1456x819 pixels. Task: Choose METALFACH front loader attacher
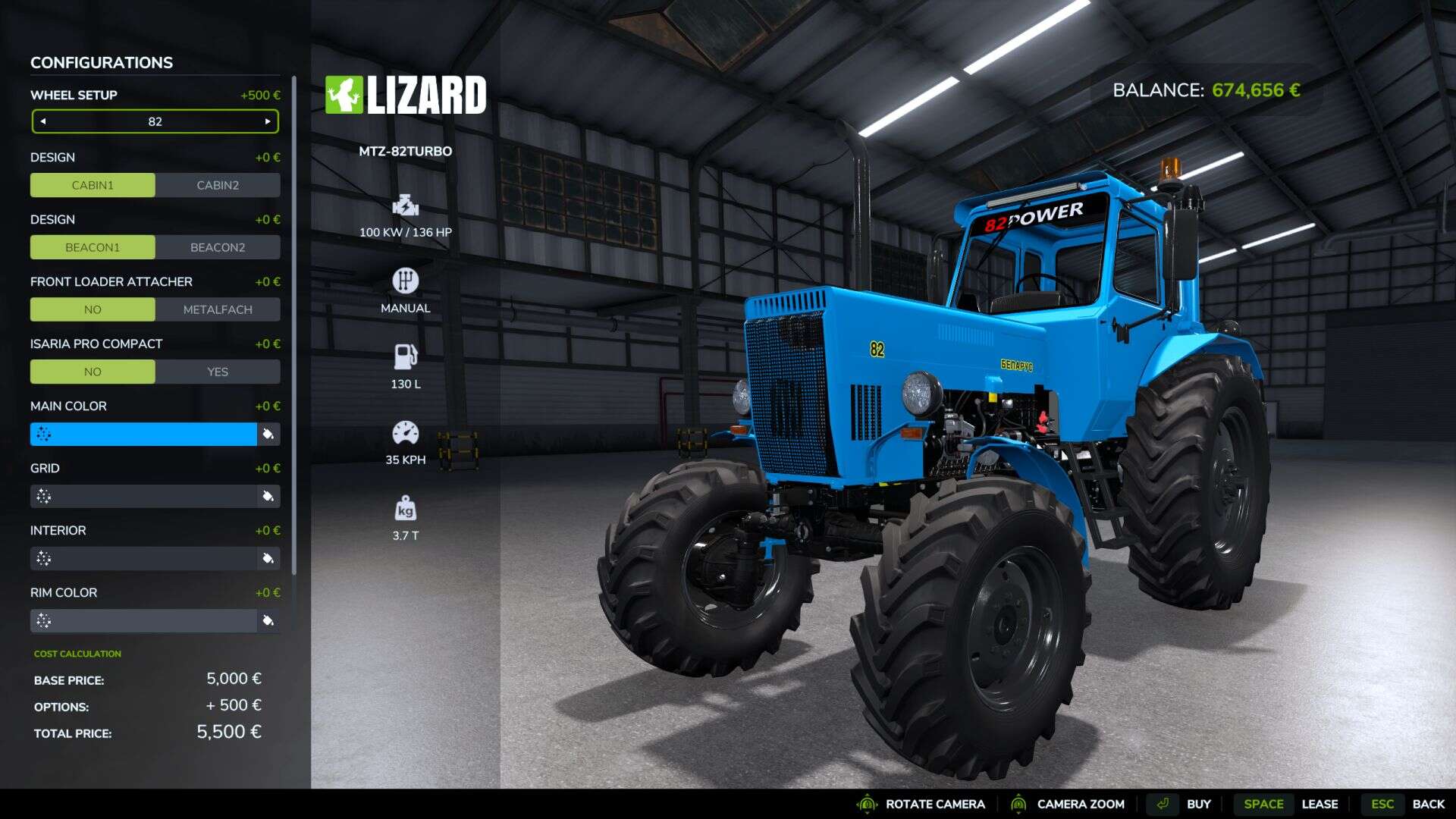(218, 309)
